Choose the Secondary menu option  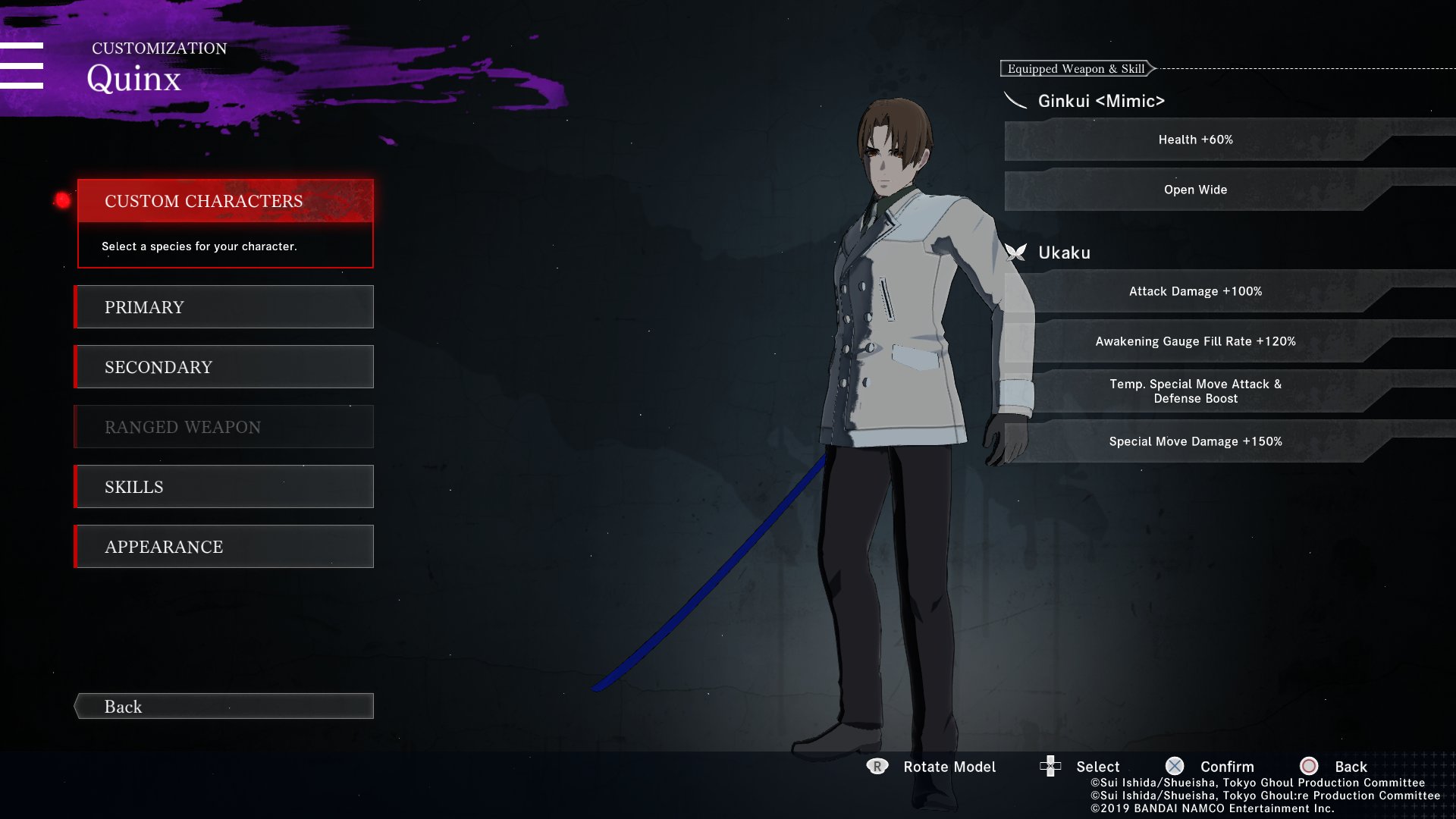tap(224, 367)
